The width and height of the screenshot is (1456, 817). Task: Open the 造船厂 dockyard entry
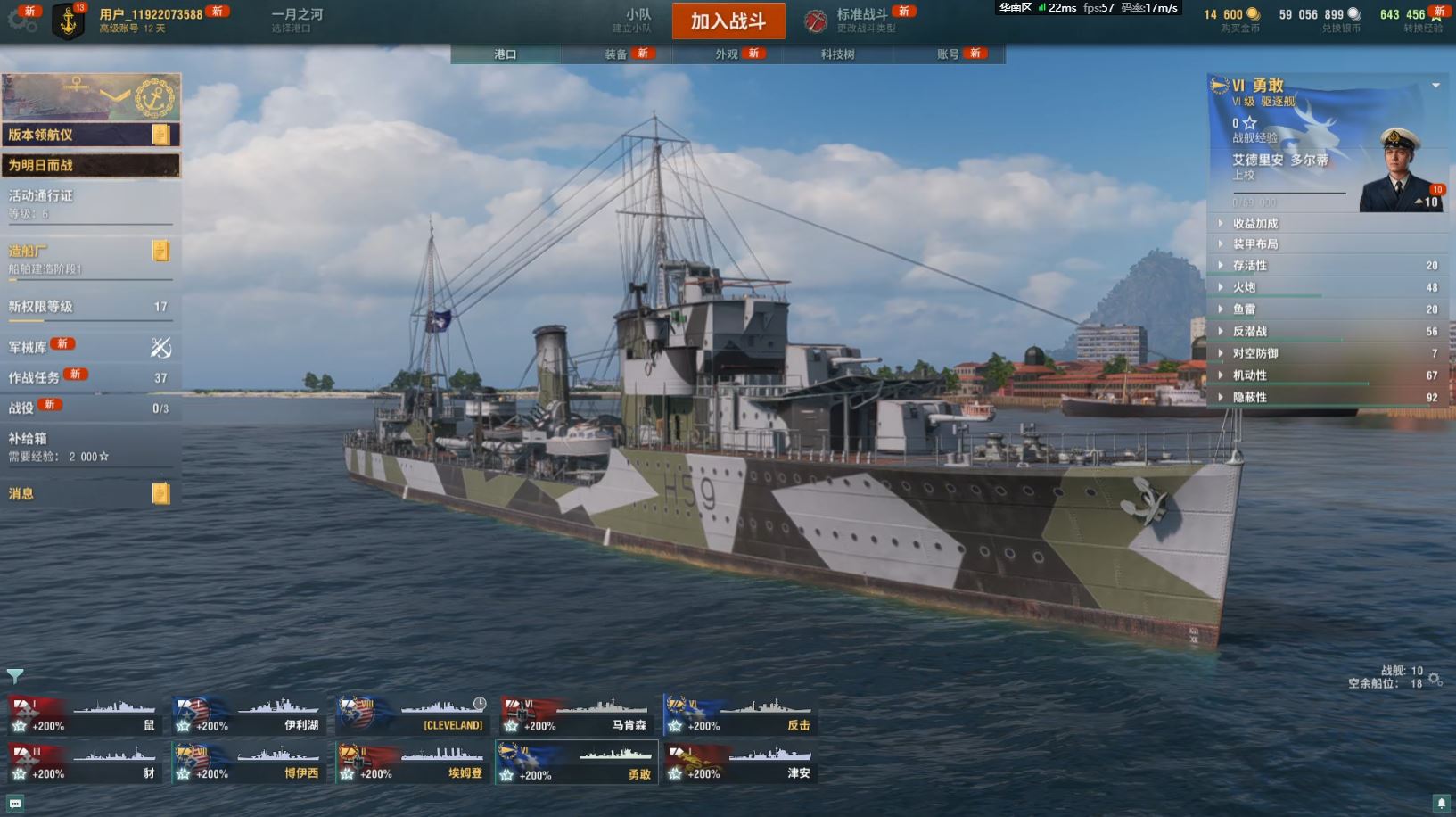[89, 257]
